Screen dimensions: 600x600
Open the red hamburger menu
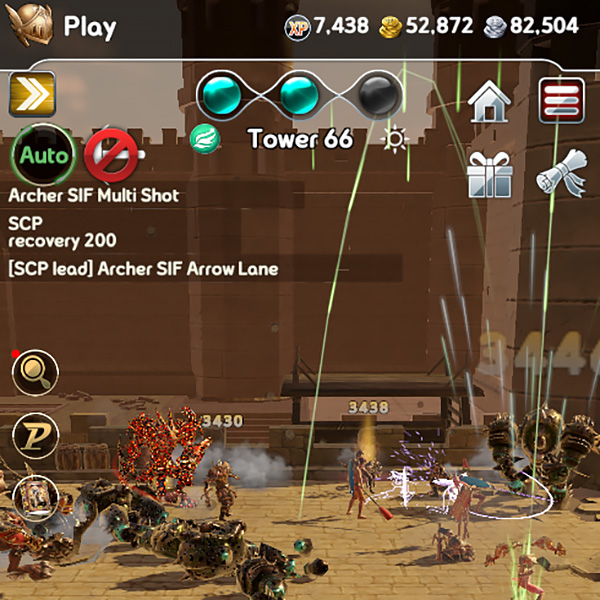coord(562,100)
